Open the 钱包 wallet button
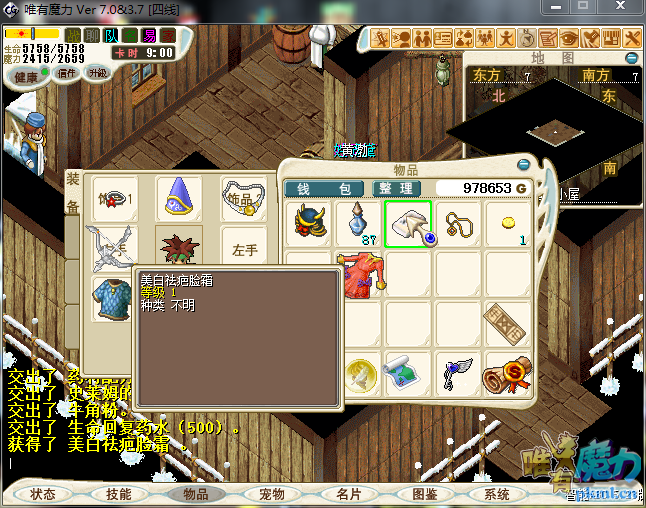This screenshot has height=508, width=646. click(x=324, y=188)
